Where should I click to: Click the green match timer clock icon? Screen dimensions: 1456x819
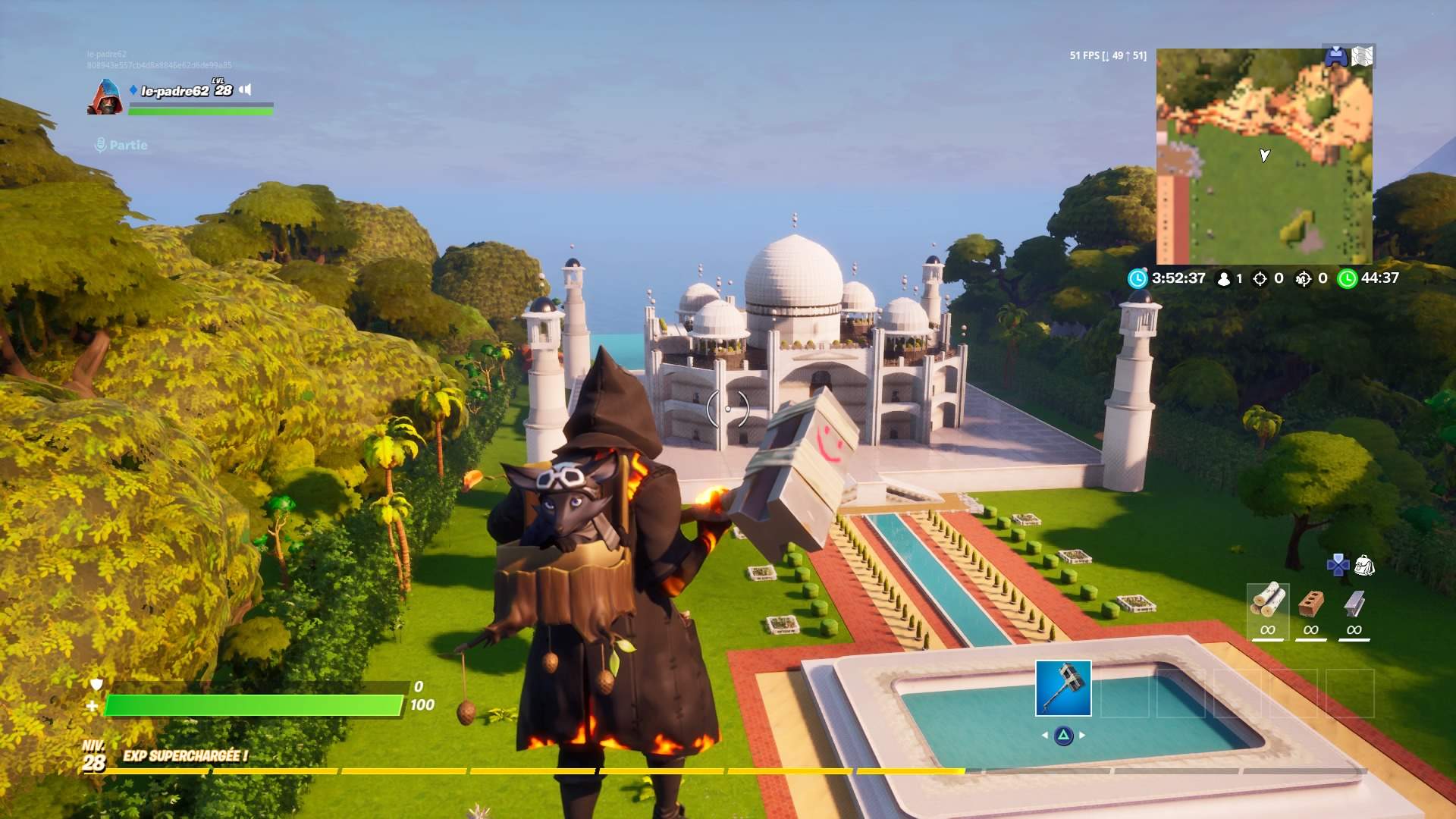tap(1347, 279)
